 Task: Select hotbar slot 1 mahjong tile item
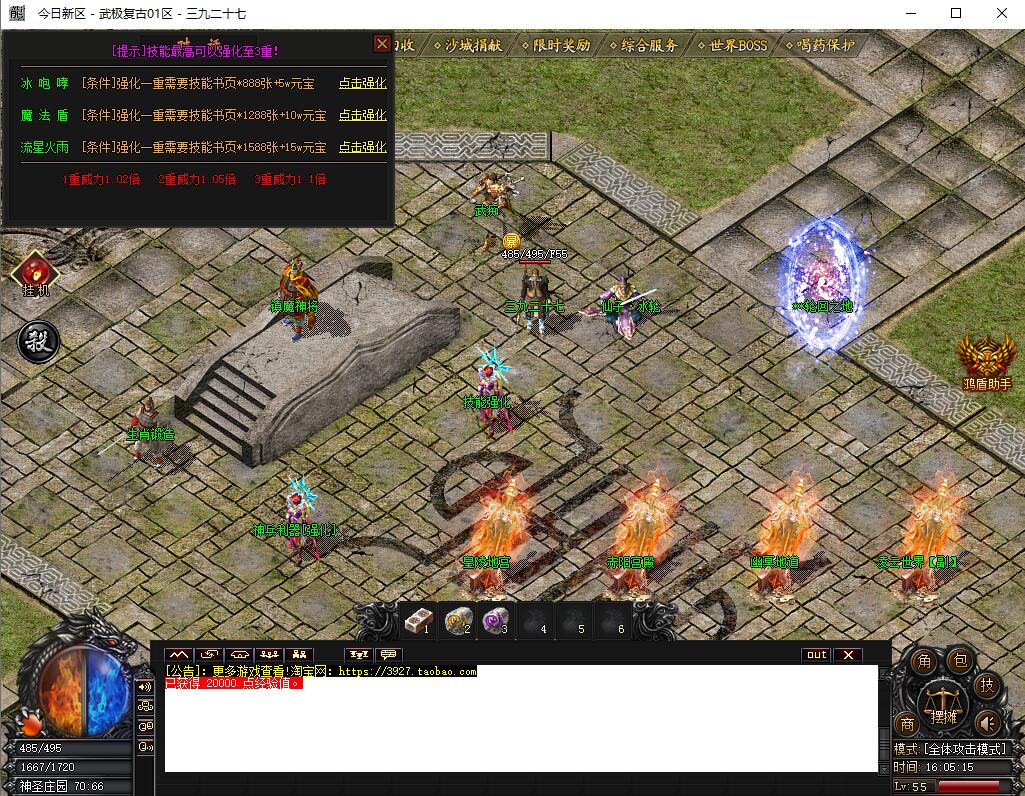tap(417, 621)
